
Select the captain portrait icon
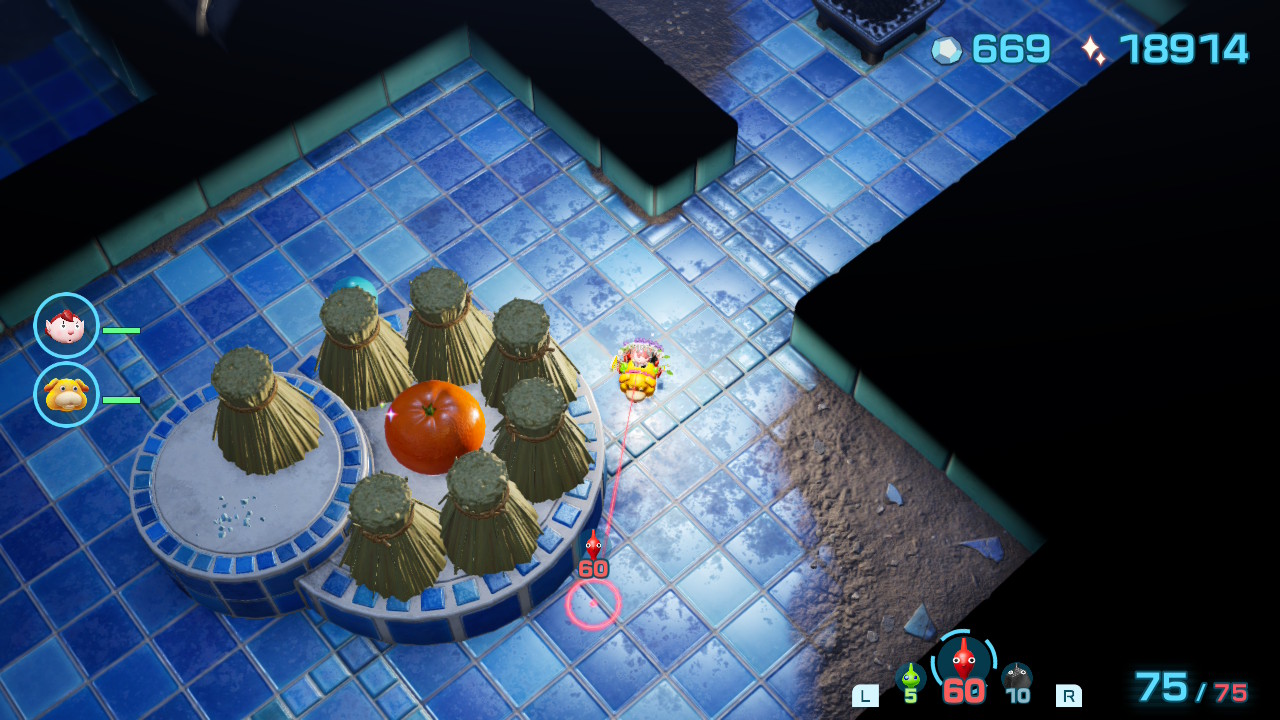pos(66,325)
